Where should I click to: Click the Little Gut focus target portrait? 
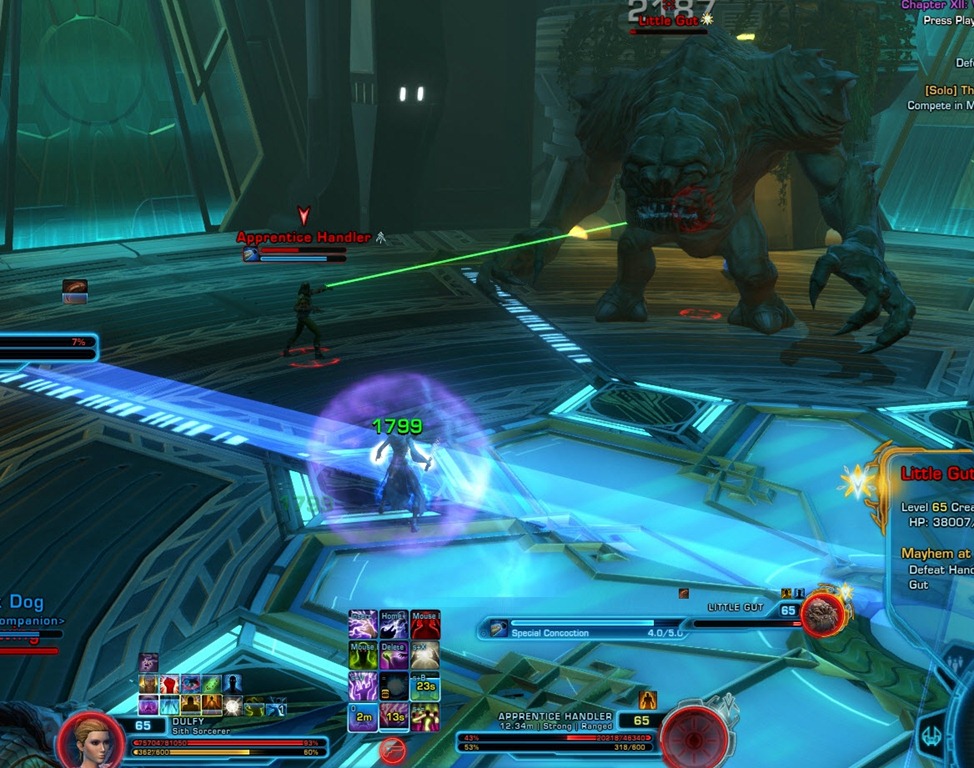tap(823, 614)
